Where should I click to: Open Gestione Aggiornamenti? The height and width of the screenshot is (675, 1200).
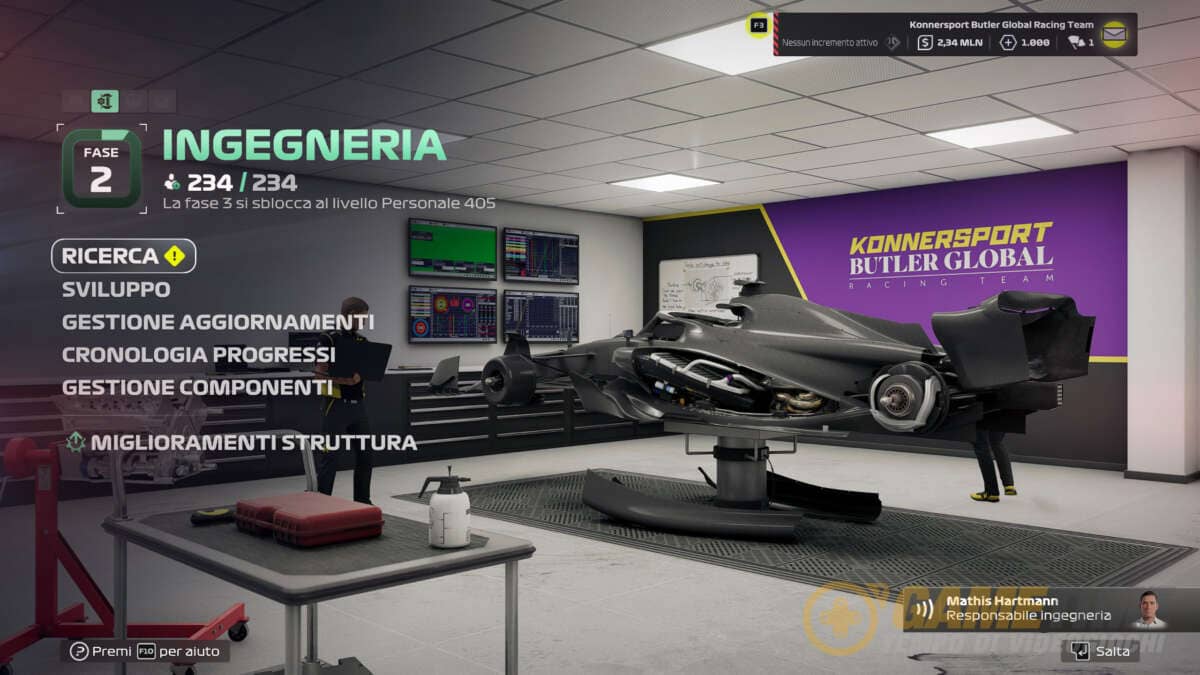pos(218,322)
